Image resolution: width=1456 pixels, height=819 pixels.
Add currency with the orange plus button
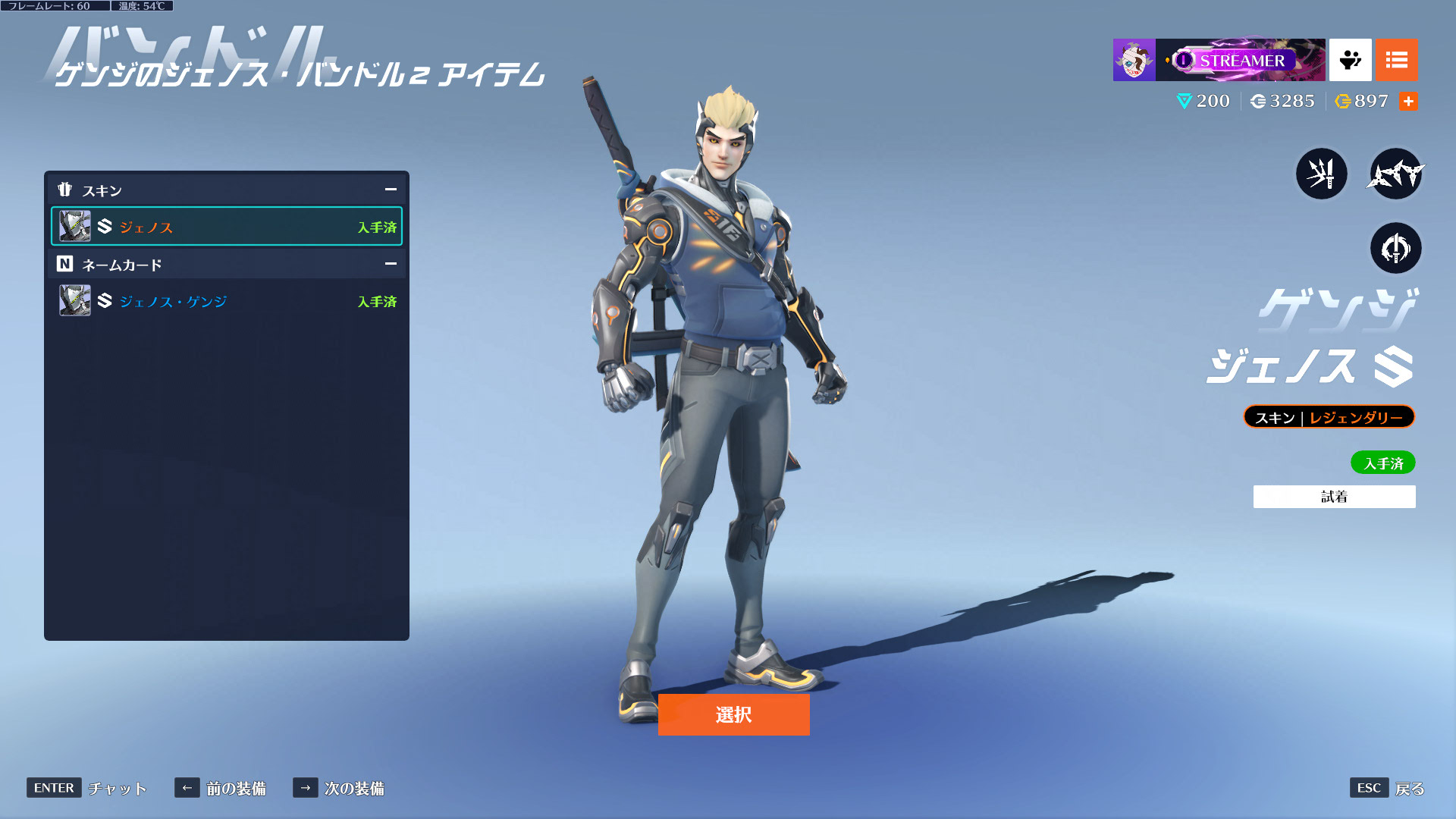pos(1408,101)
